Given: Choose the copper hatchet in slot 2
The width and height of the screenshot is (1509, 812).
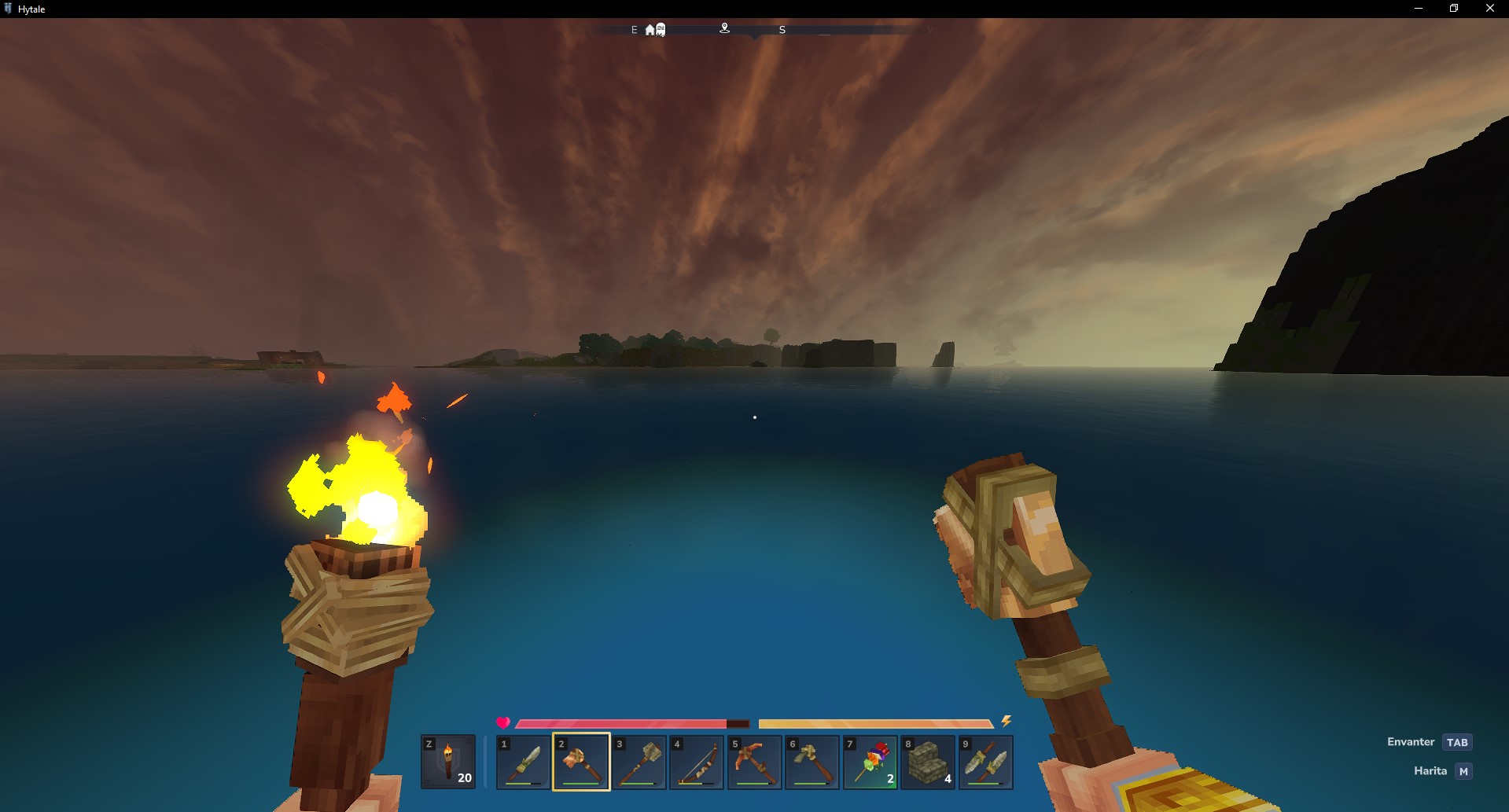Looking at the screenshot, I should (x=581, y=762).
